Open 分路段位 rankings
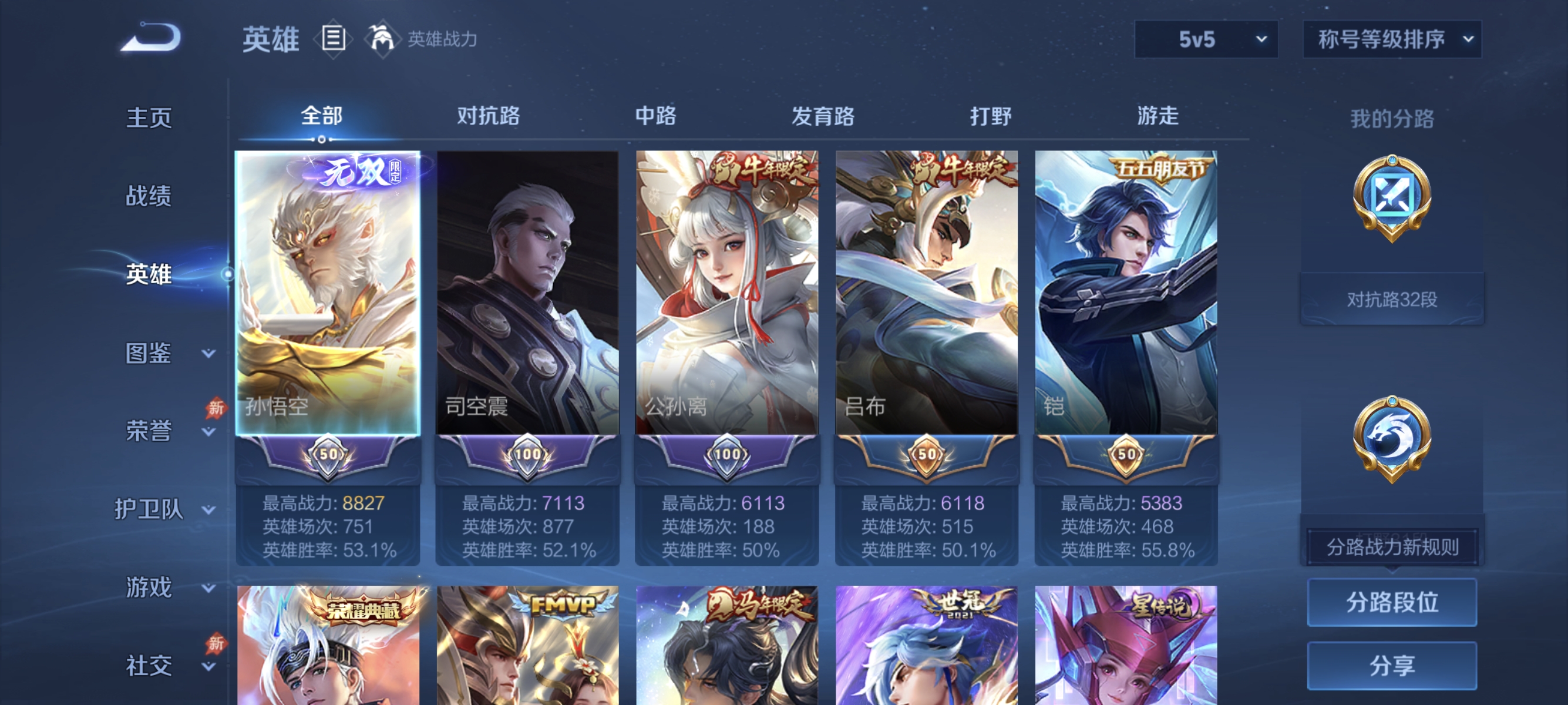Viewport: 1568px width, 705px height. (x=1392, y=603)
